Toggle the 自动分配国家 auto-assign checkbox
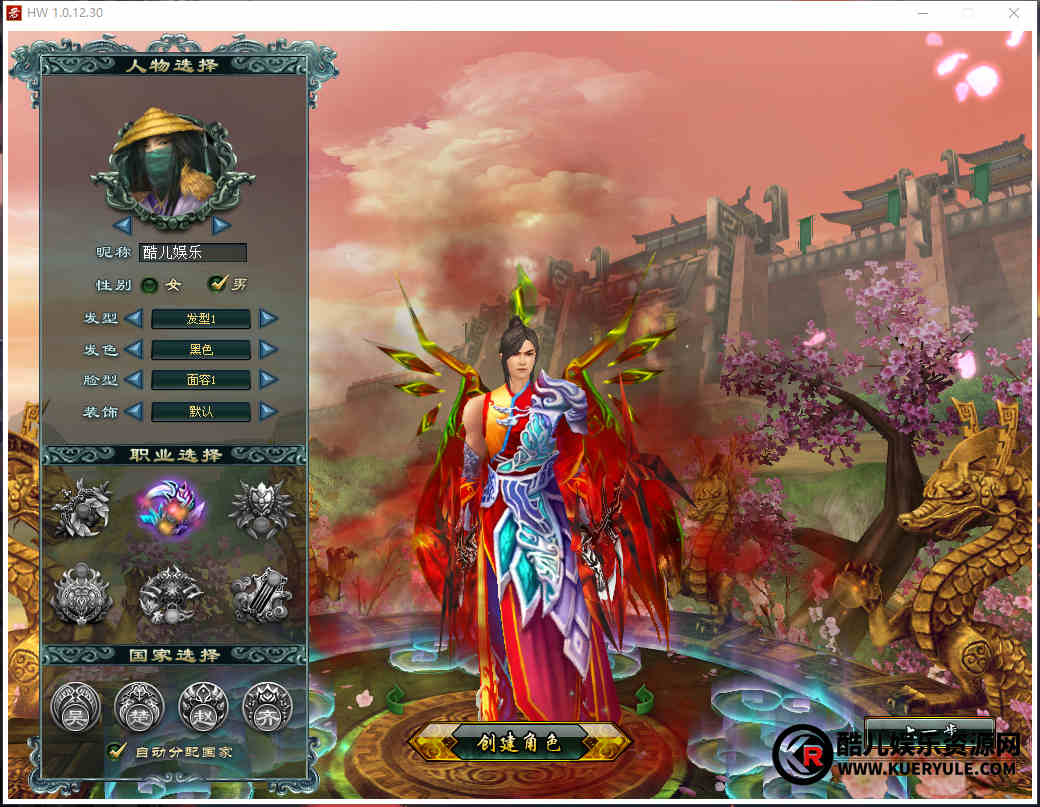Screen dimensions: 1040x807 pyautogui.click(x=117, y=750)
